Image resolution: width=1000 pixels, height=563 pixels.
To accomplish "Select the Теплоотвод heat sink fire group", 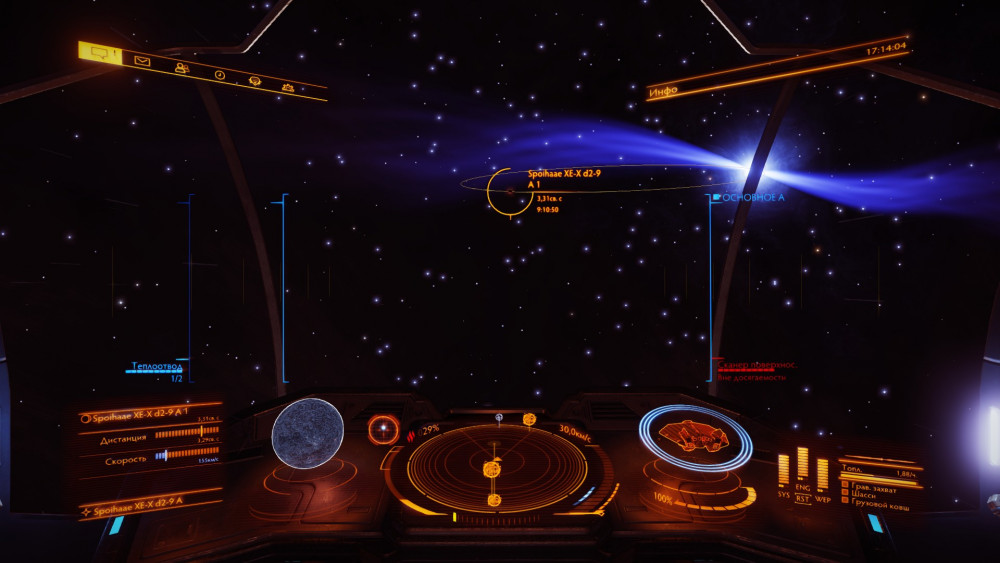I will 156,366.
